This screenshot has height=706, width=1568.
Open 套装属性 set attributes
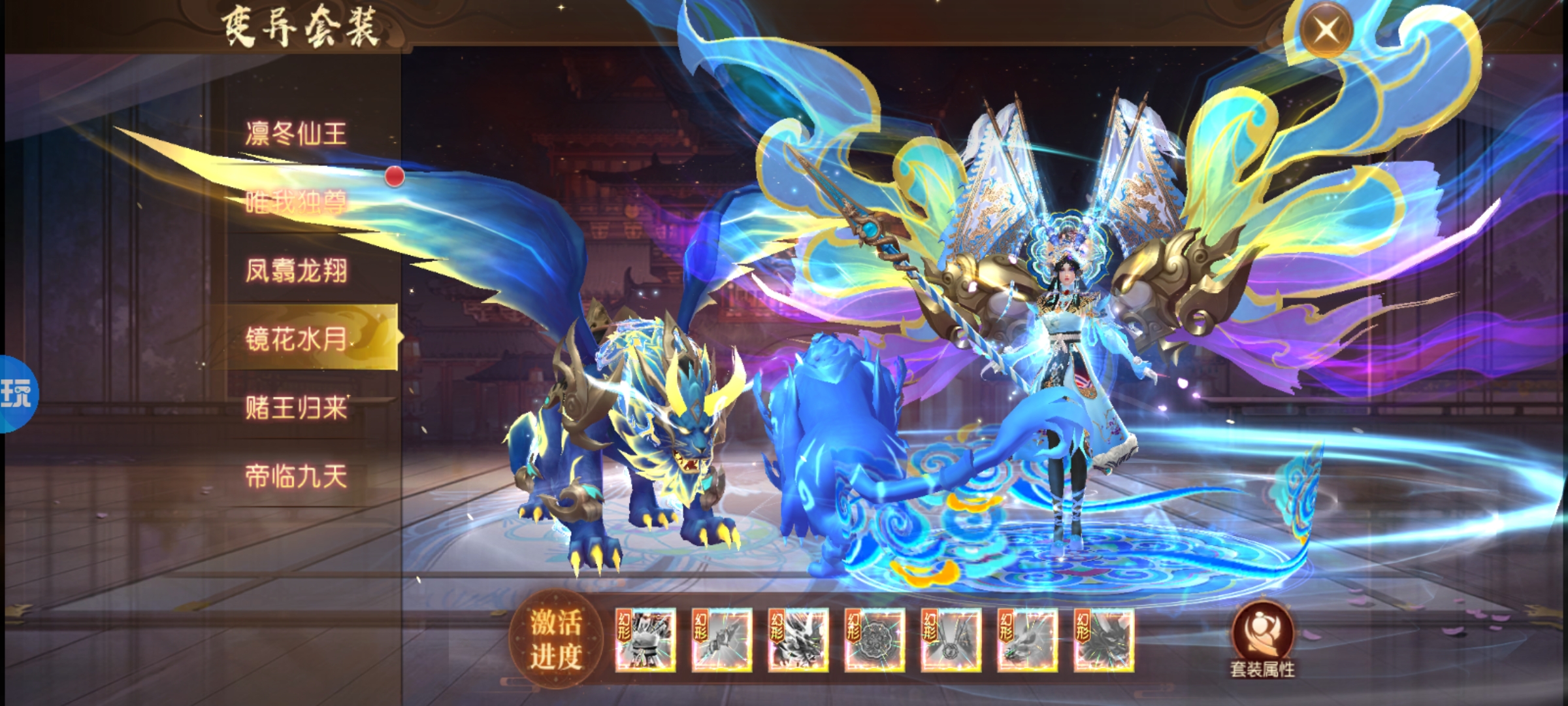click(1262, 641)
